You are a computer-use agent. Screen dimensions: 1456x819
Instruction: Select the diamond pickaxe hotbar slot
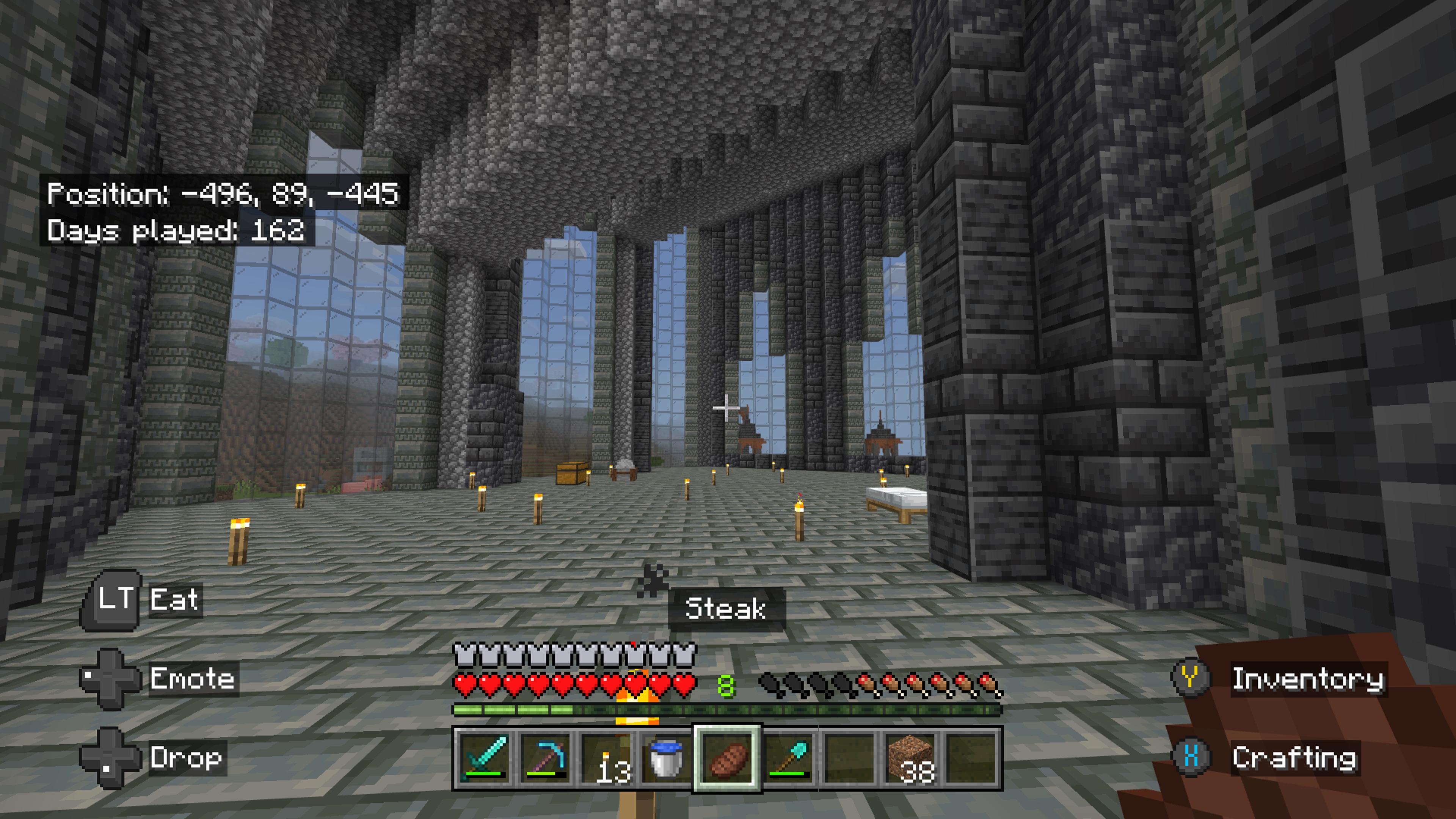coord(545,758)
